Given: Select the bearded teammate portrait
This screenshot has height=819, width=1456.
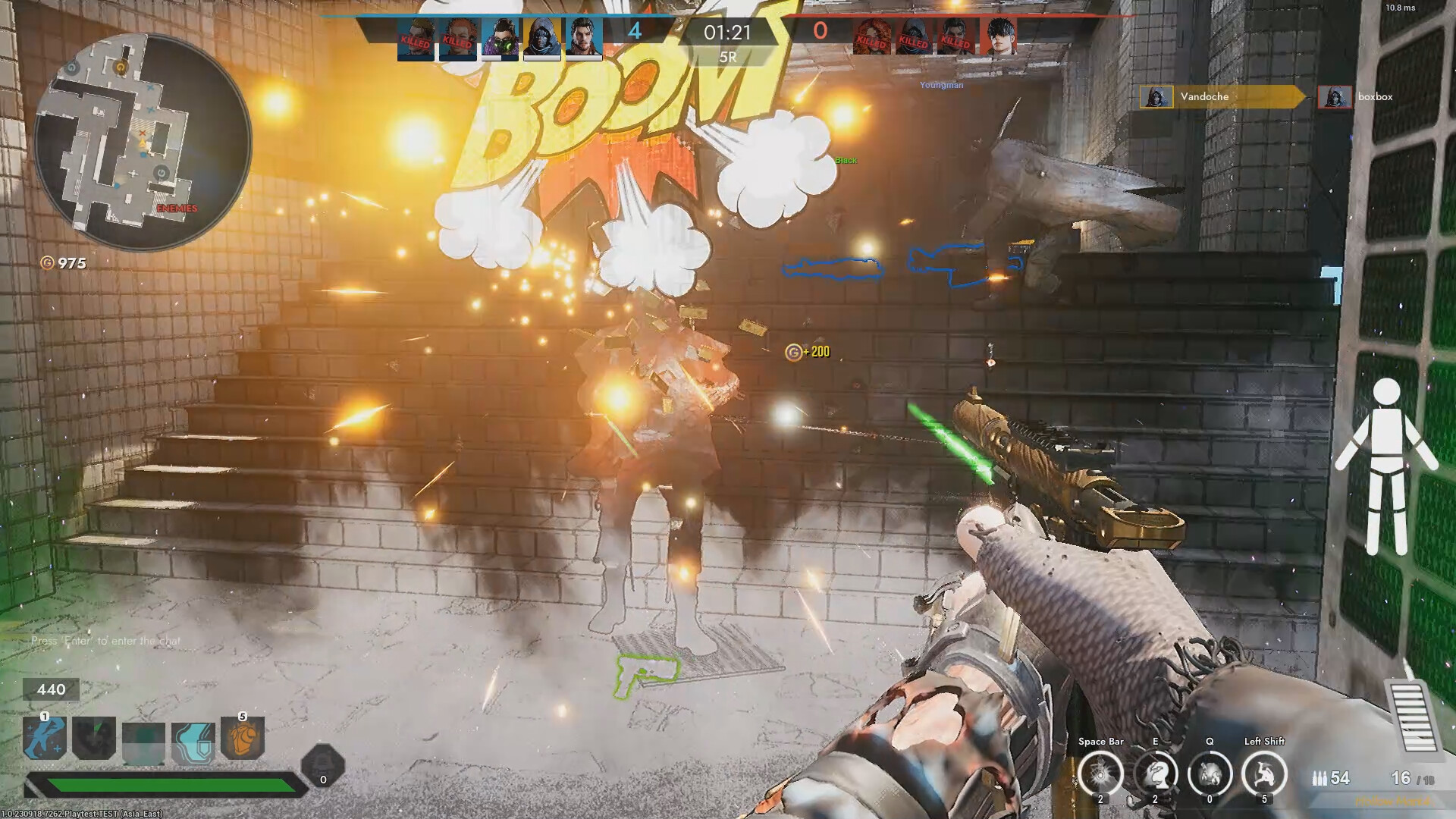Looking at the screenshot, I should point(584,38).
